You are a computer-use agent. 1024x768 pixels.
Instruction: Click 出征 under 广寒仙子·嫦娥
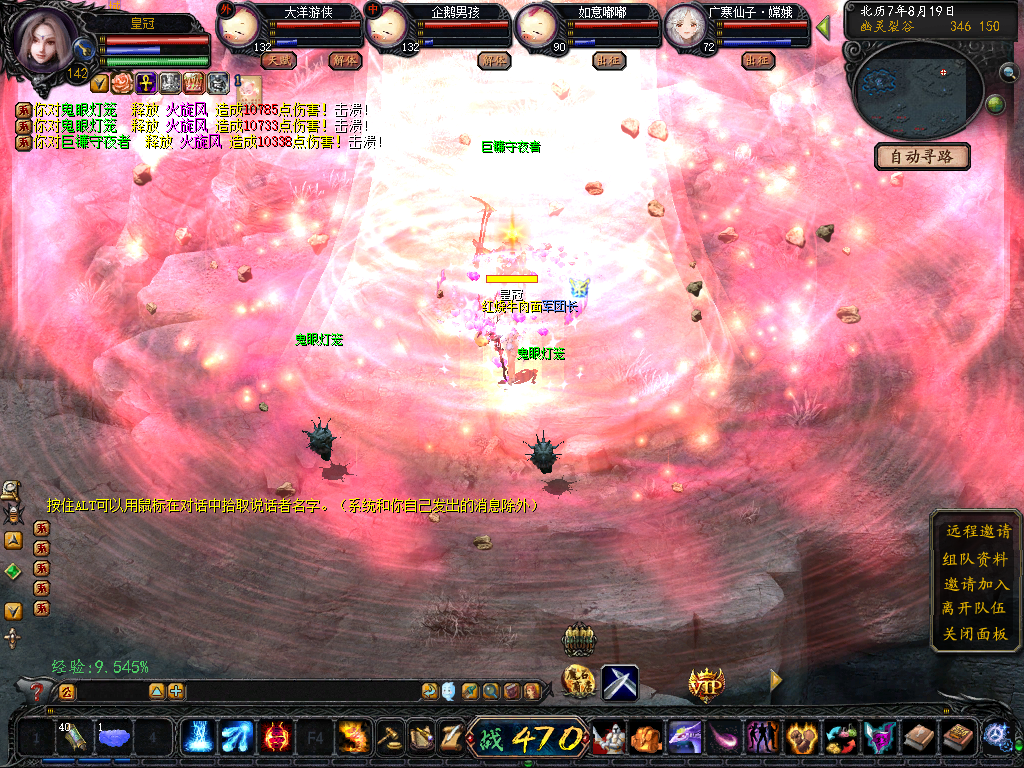point(759,60)
